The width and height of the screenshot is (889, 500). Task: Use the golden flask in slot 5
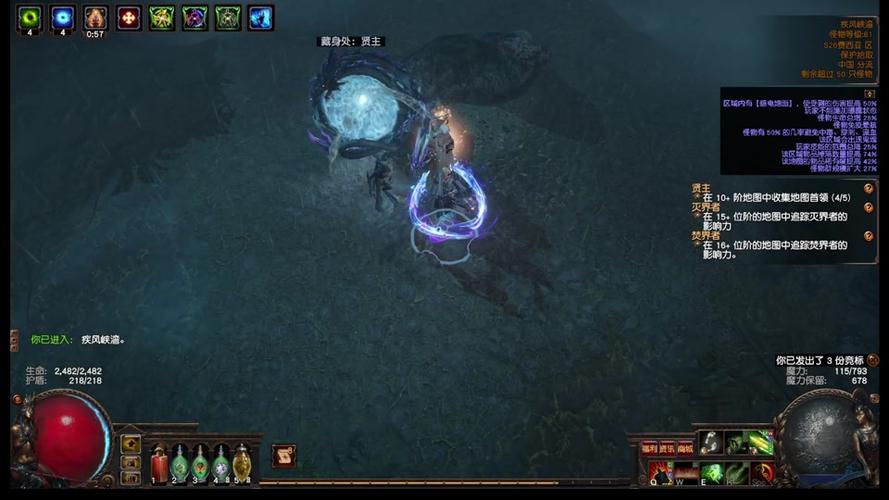pyautogui.click(x=241, y=463)
